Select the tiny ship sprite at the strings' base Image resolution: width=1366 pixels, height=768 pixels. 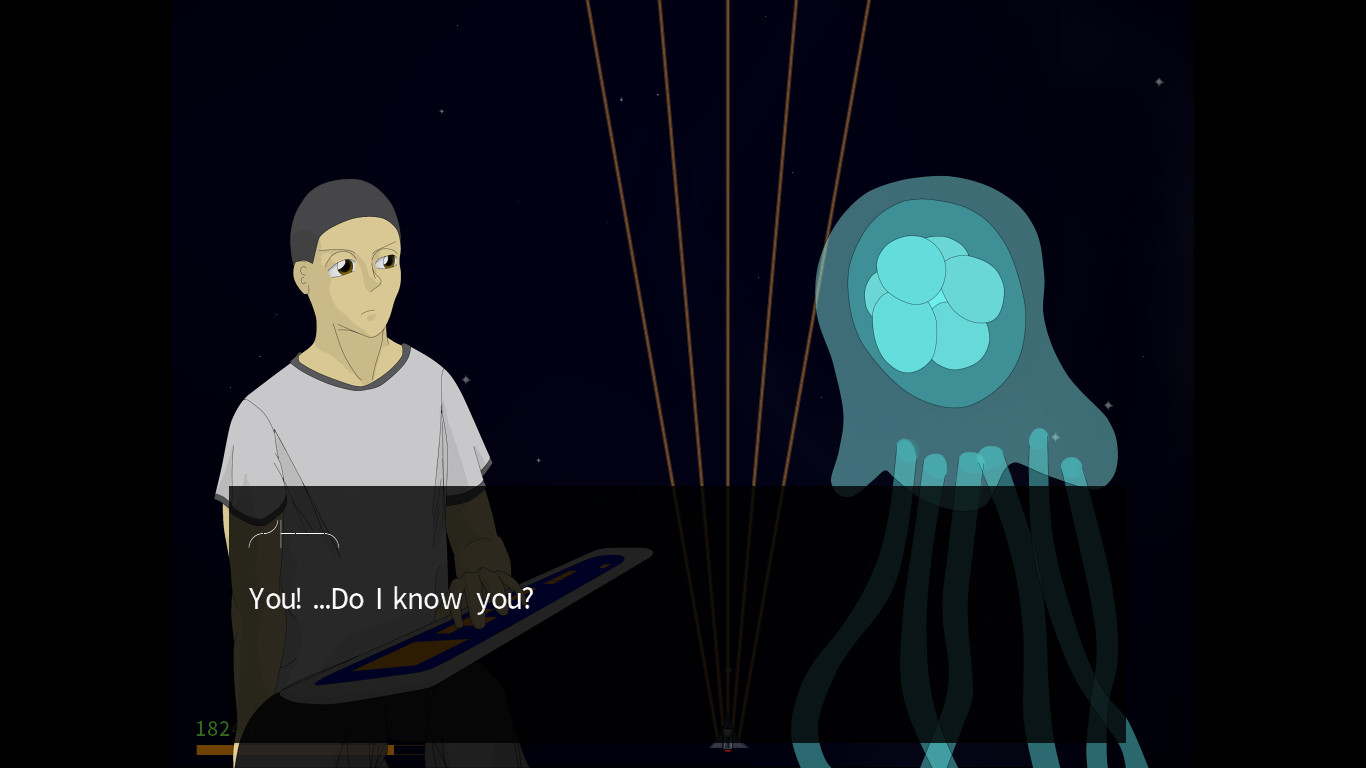click(727, 745)
